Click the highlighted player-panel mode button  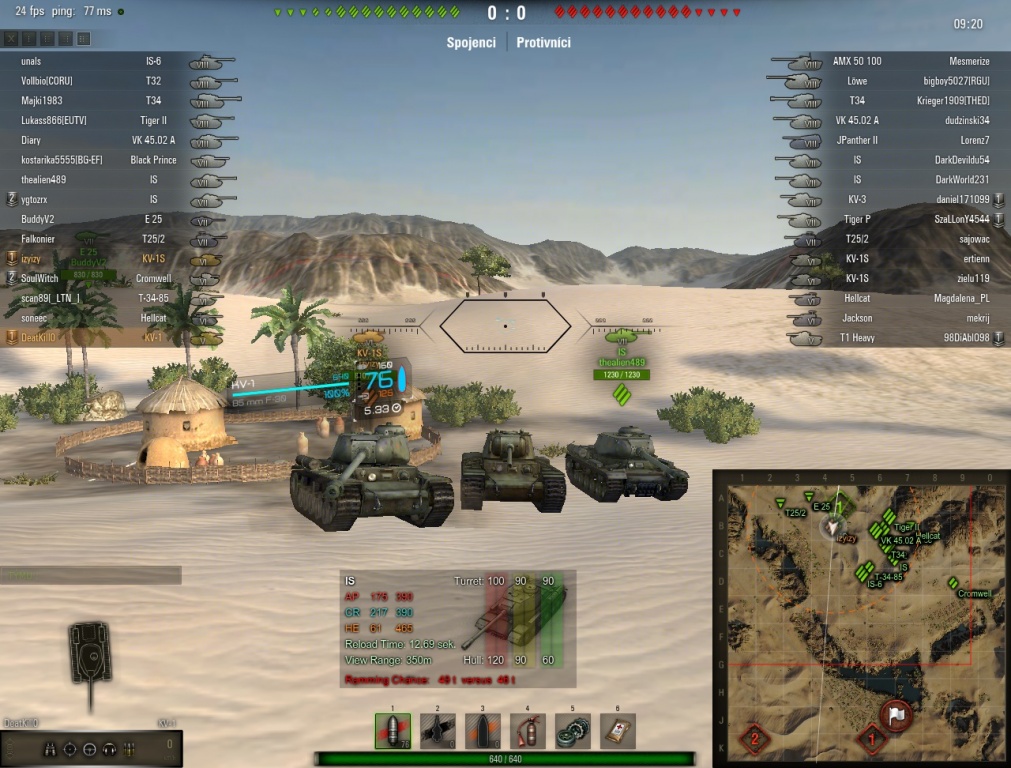(x=83, y=39)
